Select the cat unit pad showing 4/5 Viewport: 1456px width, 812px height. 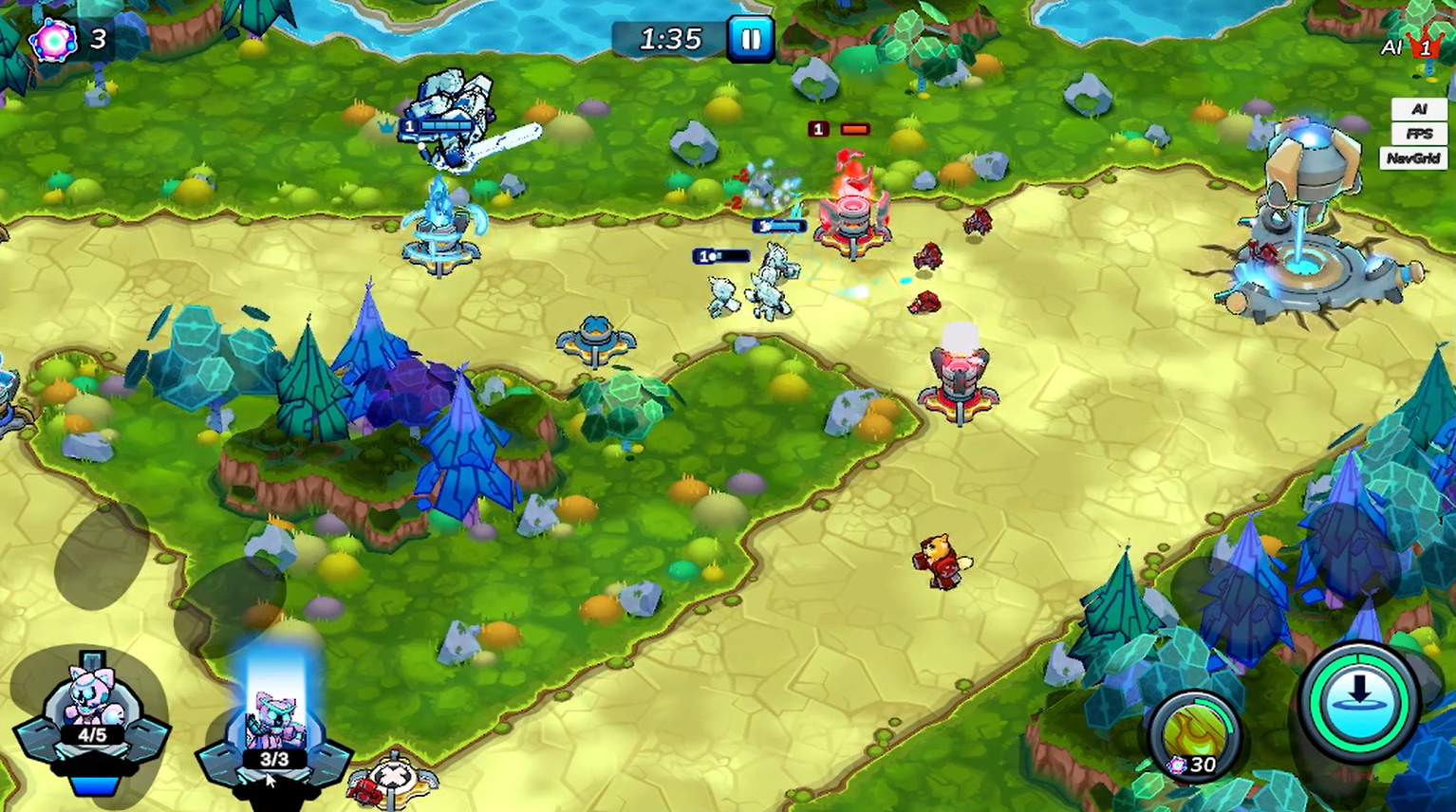click(x=91, y=713)
